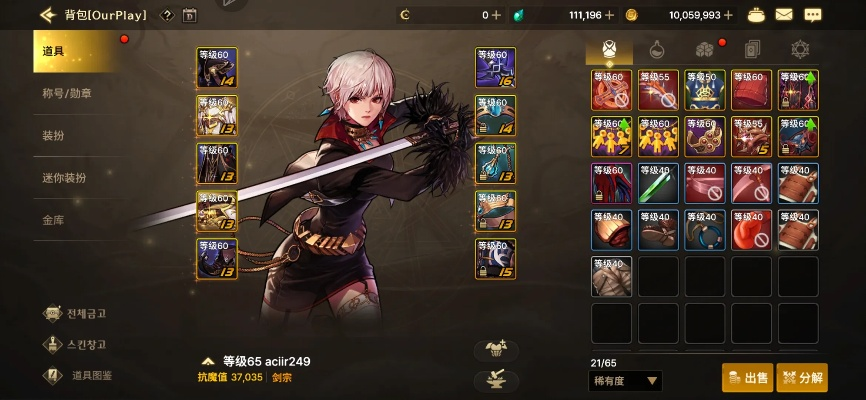The image size is (866, 400).
Task: Open the 稀有度 sort dropdown
Action: pyautogui.click(x=625, y=381)
